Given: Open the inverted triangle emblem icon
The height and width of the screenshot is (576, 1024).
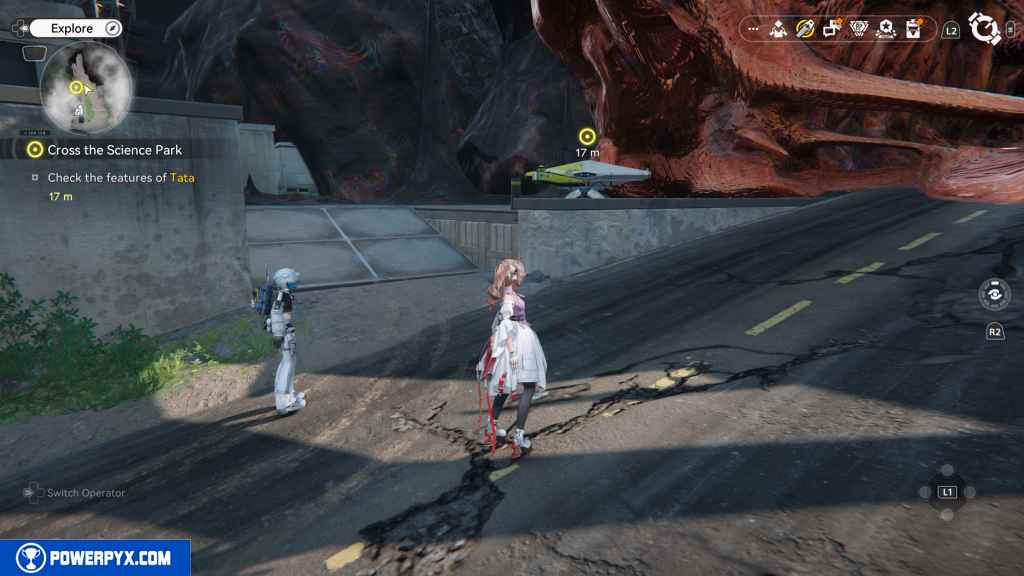Looking at the screenshot, I should click(x=858, y=29).
